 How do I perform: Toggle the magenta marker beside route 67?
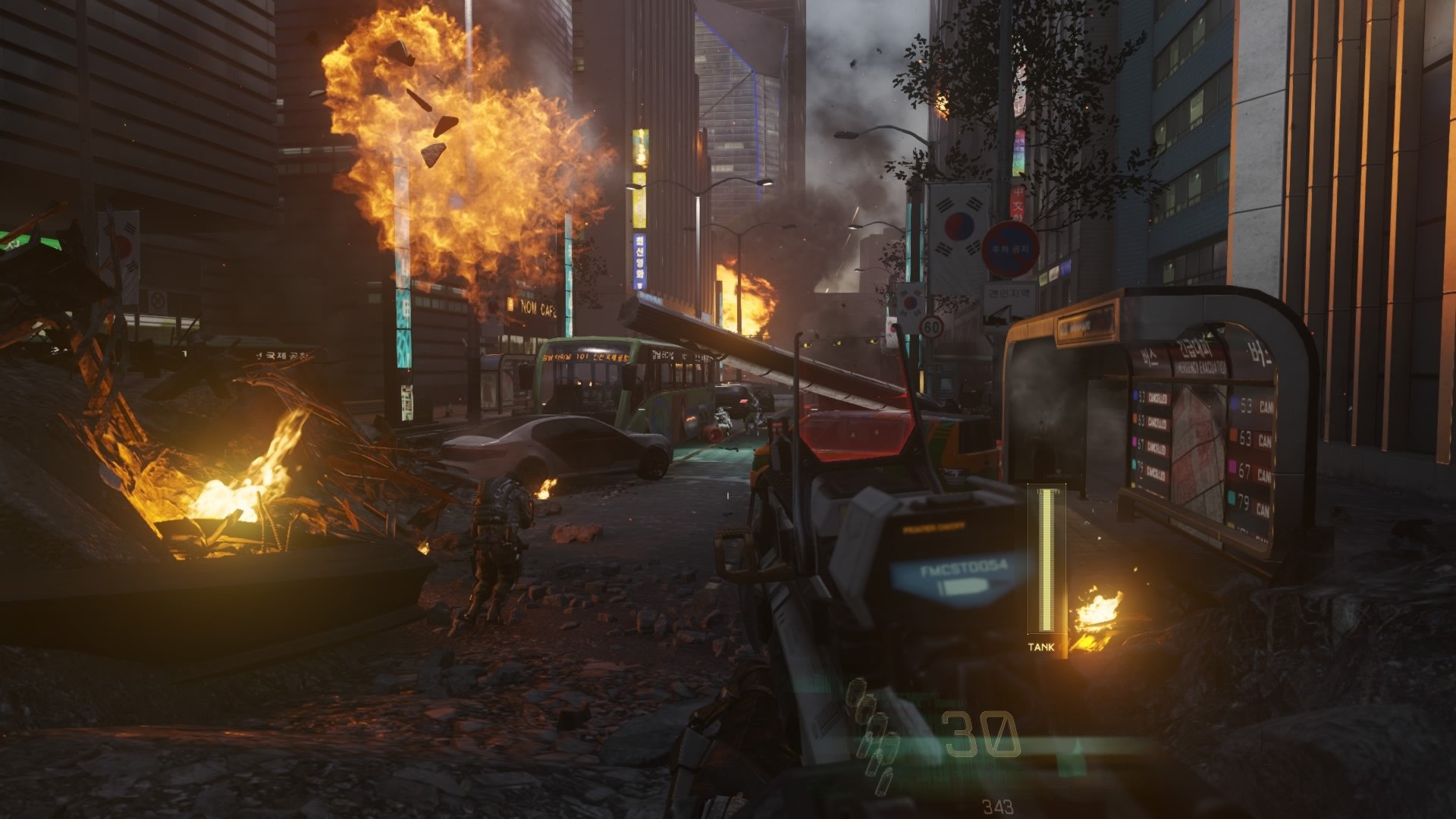pyautogui.click(x=1232, y=467)
